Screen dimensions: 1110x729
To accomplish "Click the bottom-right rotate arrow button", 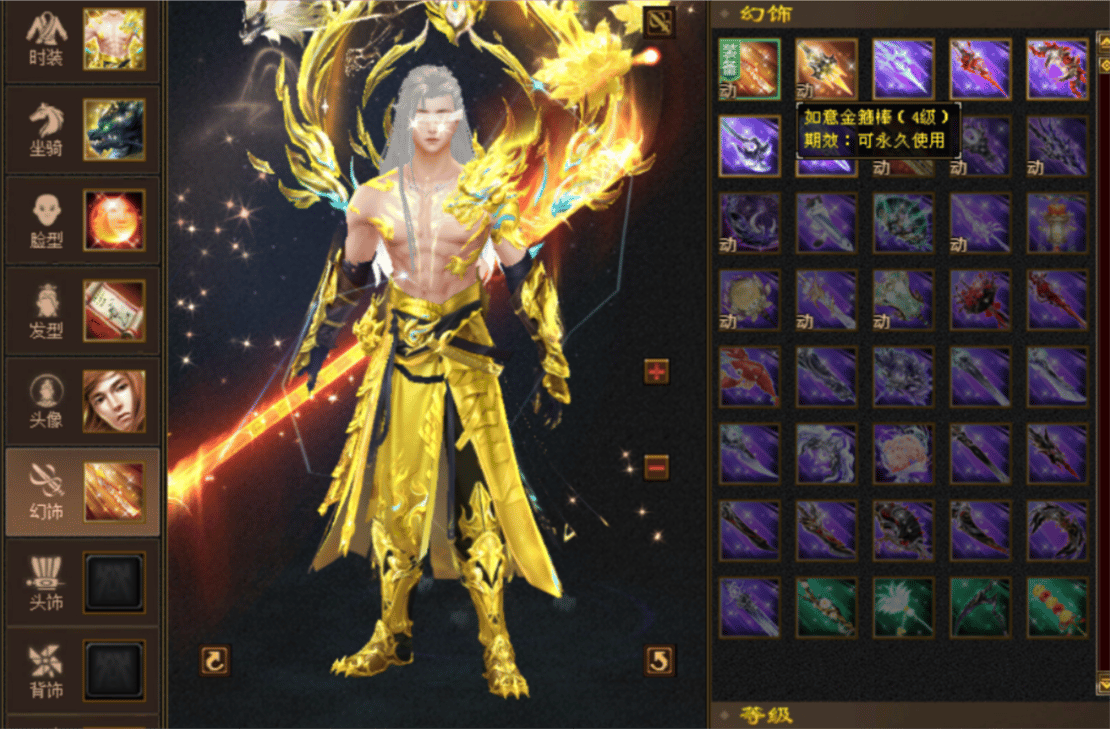I will tap(659, 660).
